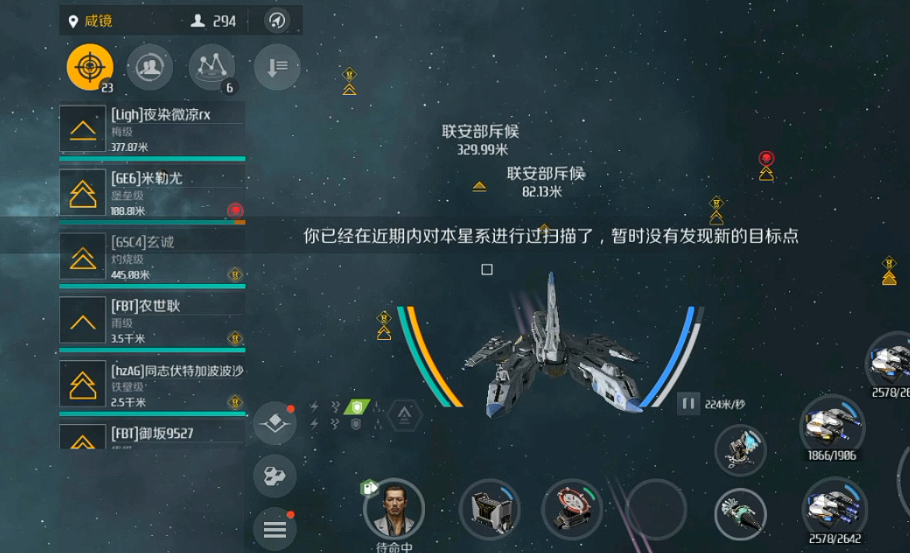Select the [FBT]御坂9527 overview row
Image resolution: width=910 pixels, height=553 pixels.
click(x=152, y=436)
